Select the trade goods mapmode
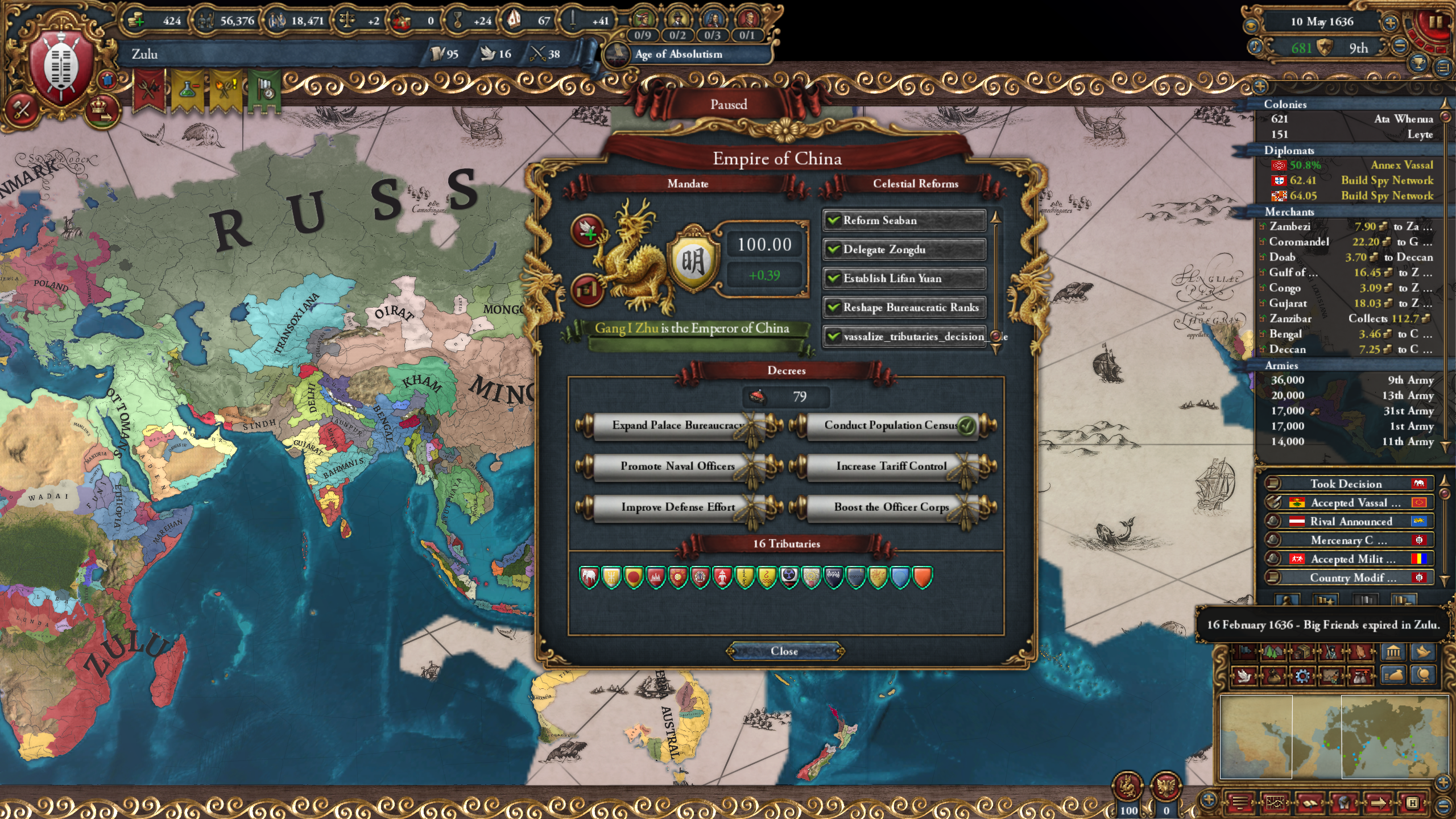Image resolution: width=1456 pixels, height=819 pixels. (1303, 652)
